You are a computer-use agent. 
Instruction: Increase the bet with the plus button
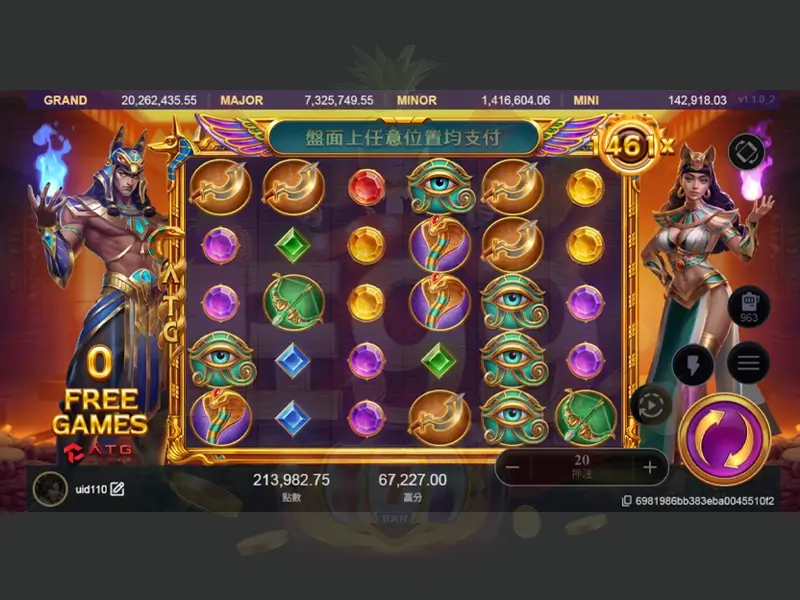pyautogui.click(x=650, y=467)
